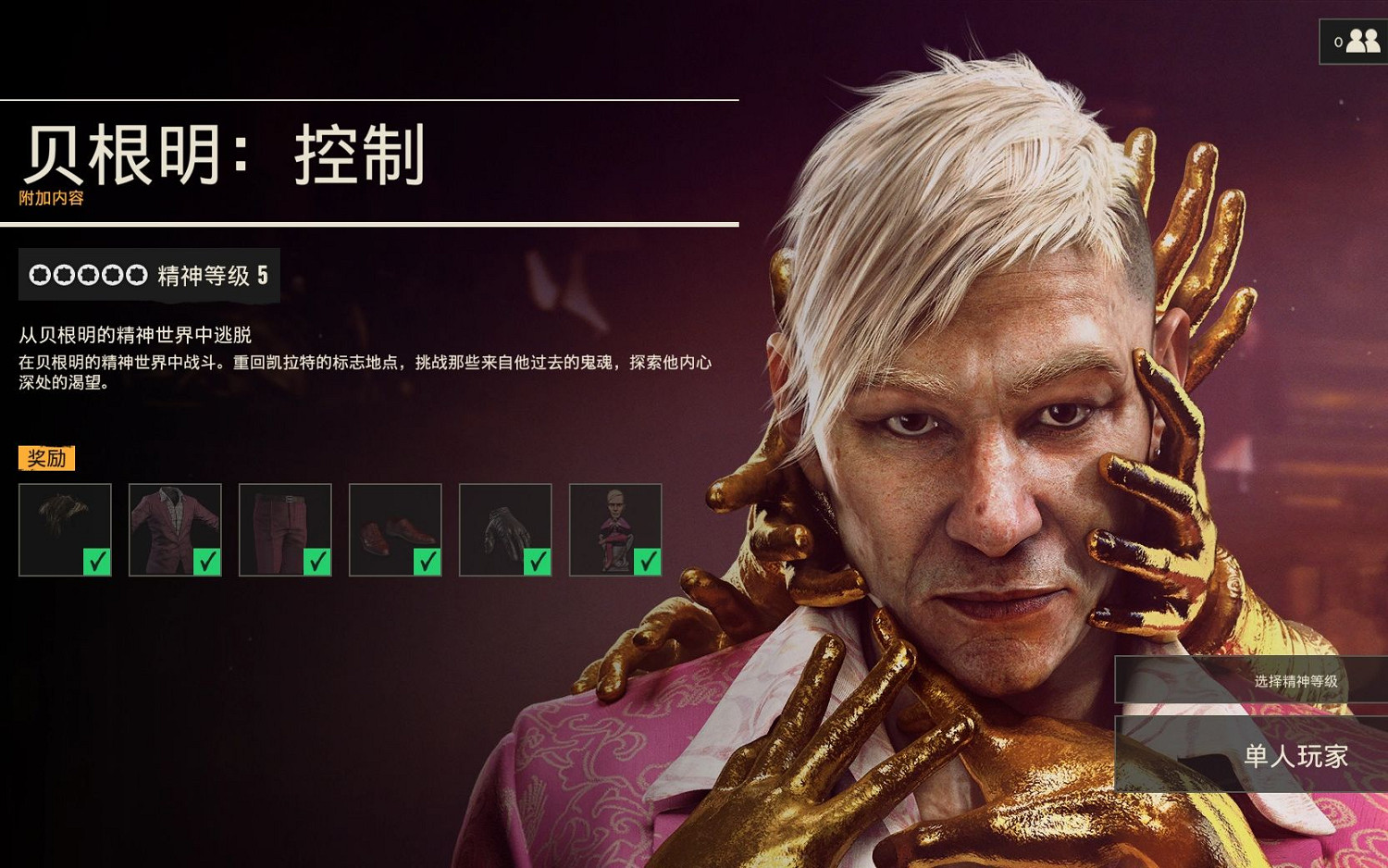1388x868 pixels.
Task: Toggle the checkmark on the jacket reward
Action: coord(210,561)
